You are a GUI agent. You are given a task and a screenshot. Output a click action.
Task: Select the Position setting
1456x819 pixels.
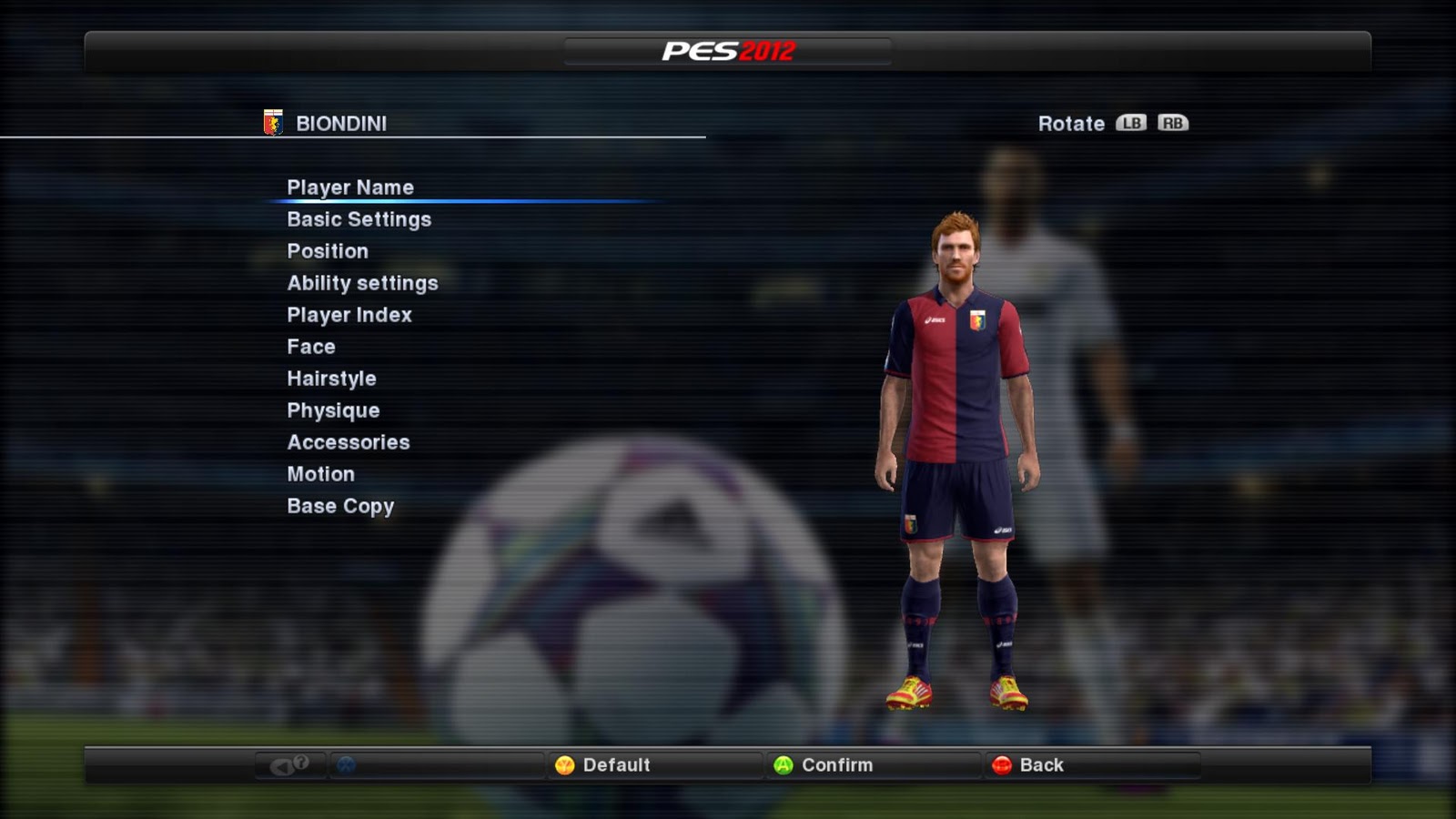click(x=328, y=250)
